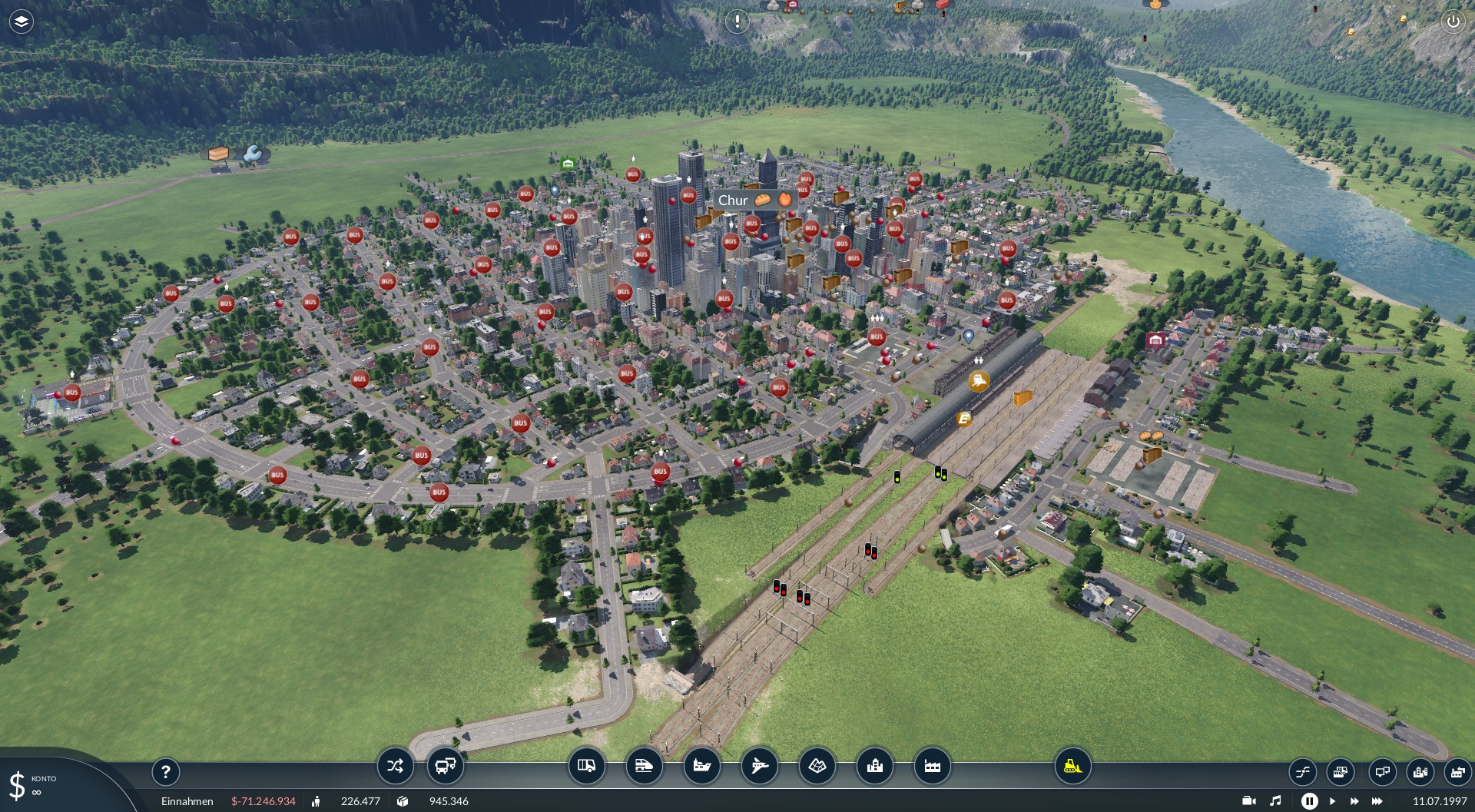This screenshot has height=812, width=1475.
Task: Show the help question mark panel
Action: 165,771
